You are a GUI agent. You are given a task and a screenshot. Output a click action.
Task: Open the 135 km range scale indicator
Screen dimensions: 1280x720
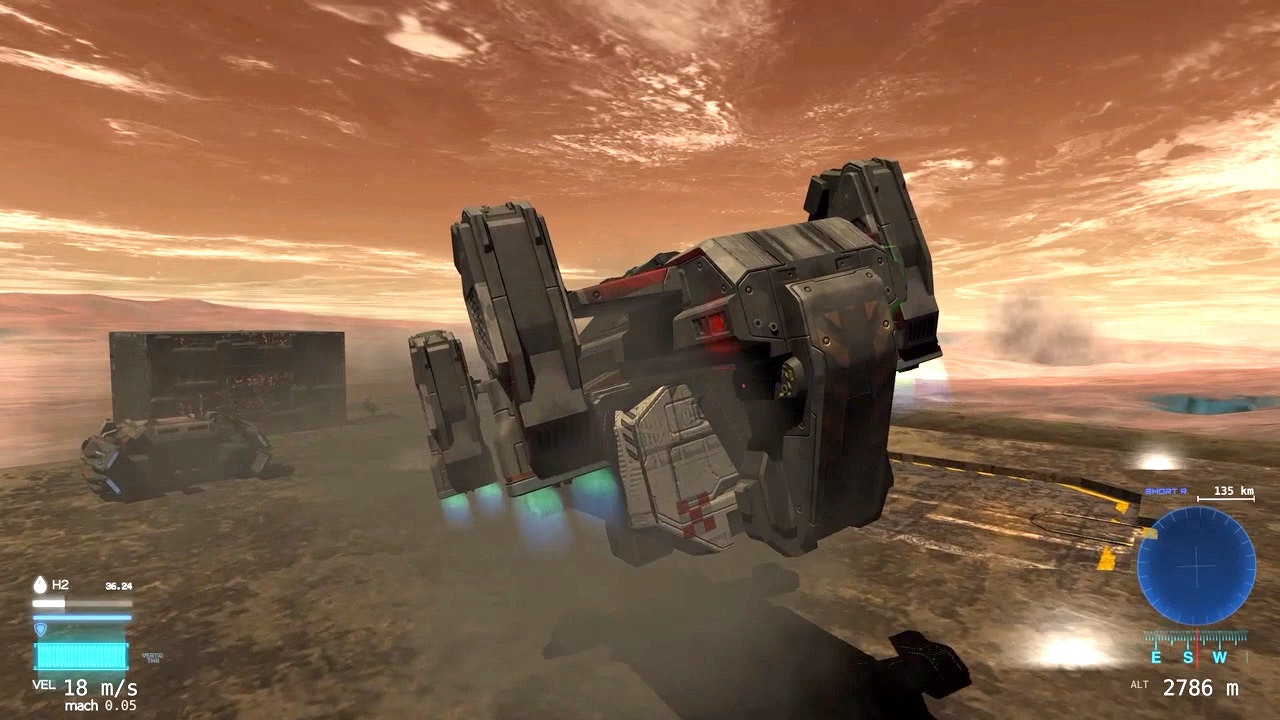[x=1232, y=493]
